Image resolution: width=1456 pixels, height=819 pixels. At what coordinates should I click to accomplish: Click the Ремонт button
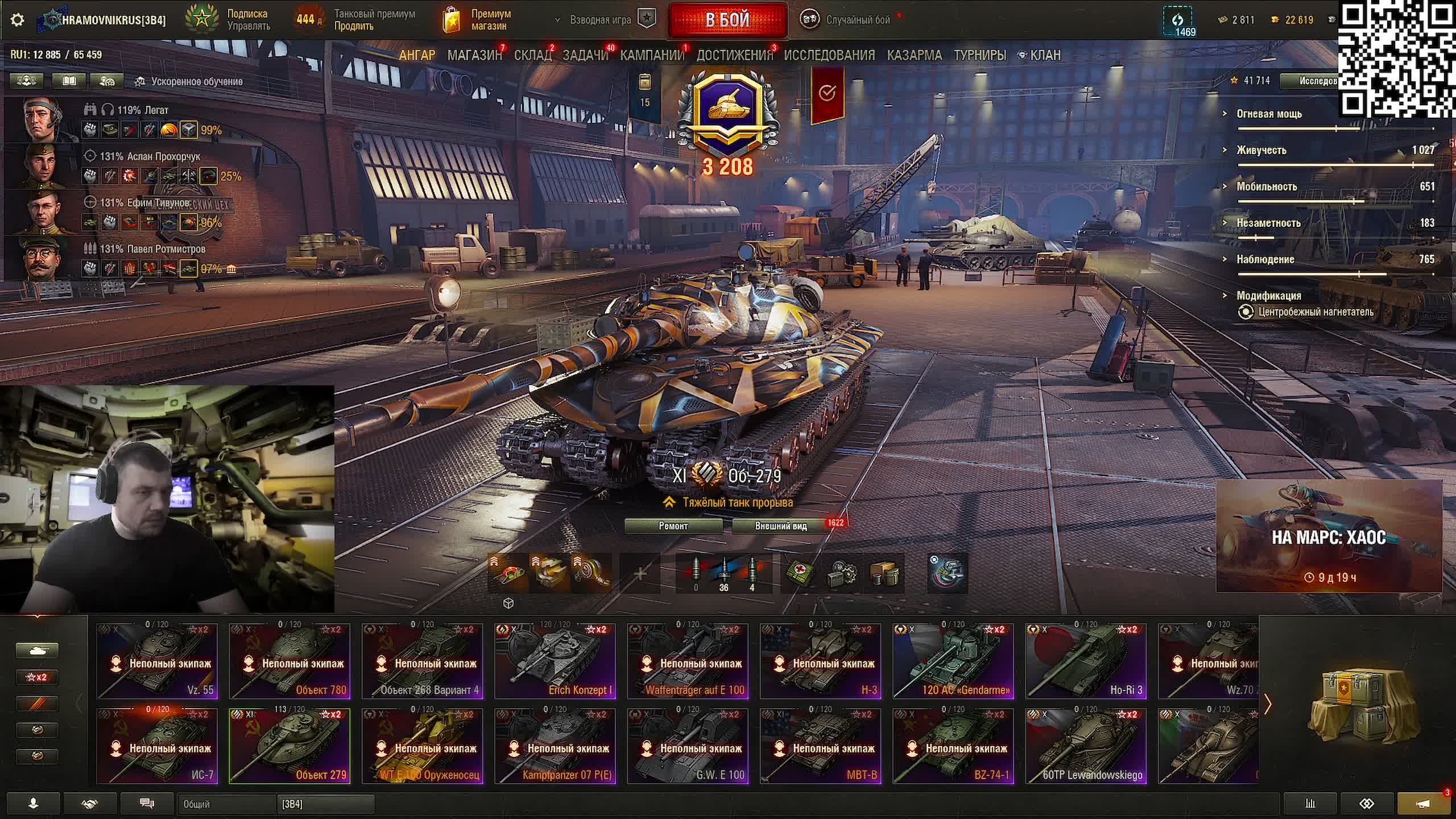tap(673, 526)
